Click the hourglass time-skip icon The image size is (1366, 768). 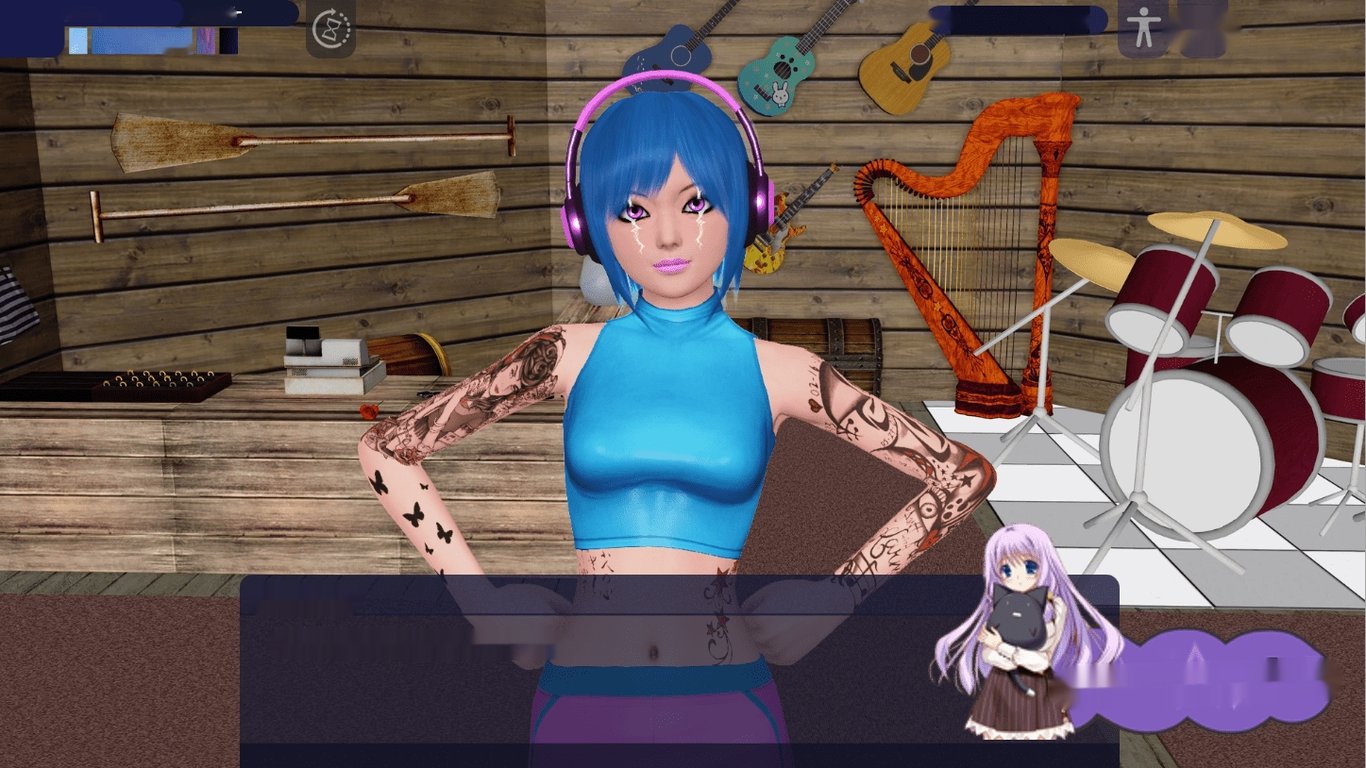point(333,31)
